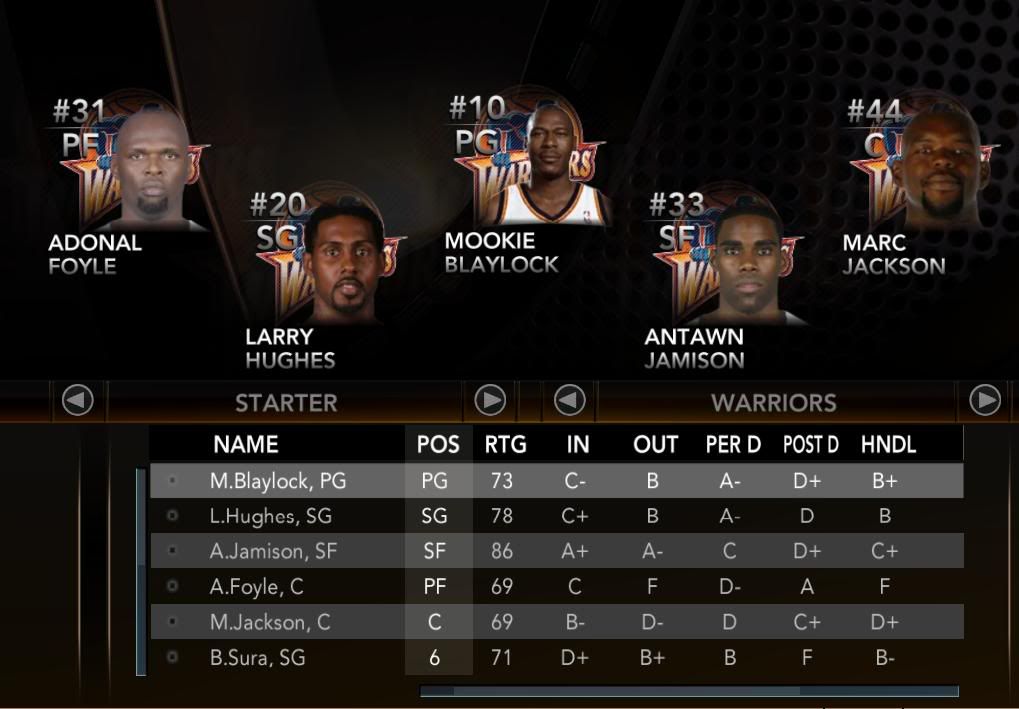The height and width of the screenshot is (709, 1019).
Task: Switch to next team after WARRIORS
Action: click(x=985, y=401)
